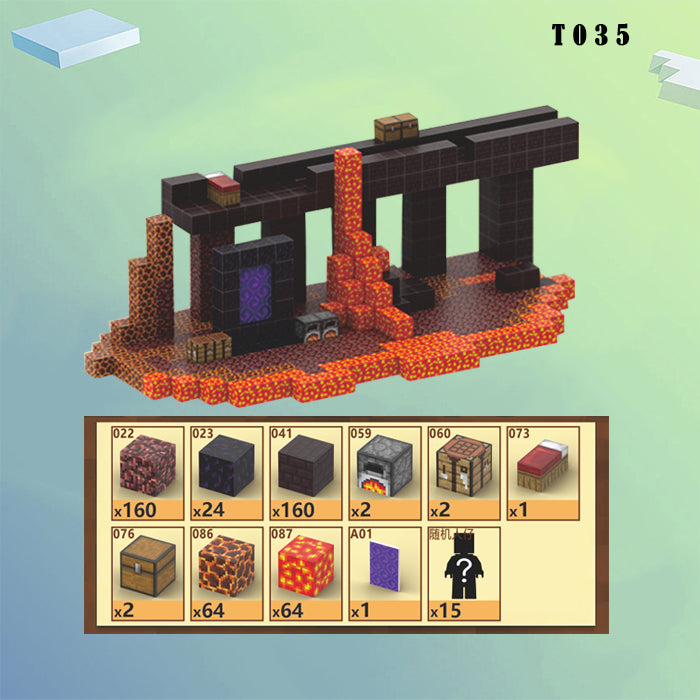
Task: Pick the magma block slot numbered 086
Action: point(225,574)
